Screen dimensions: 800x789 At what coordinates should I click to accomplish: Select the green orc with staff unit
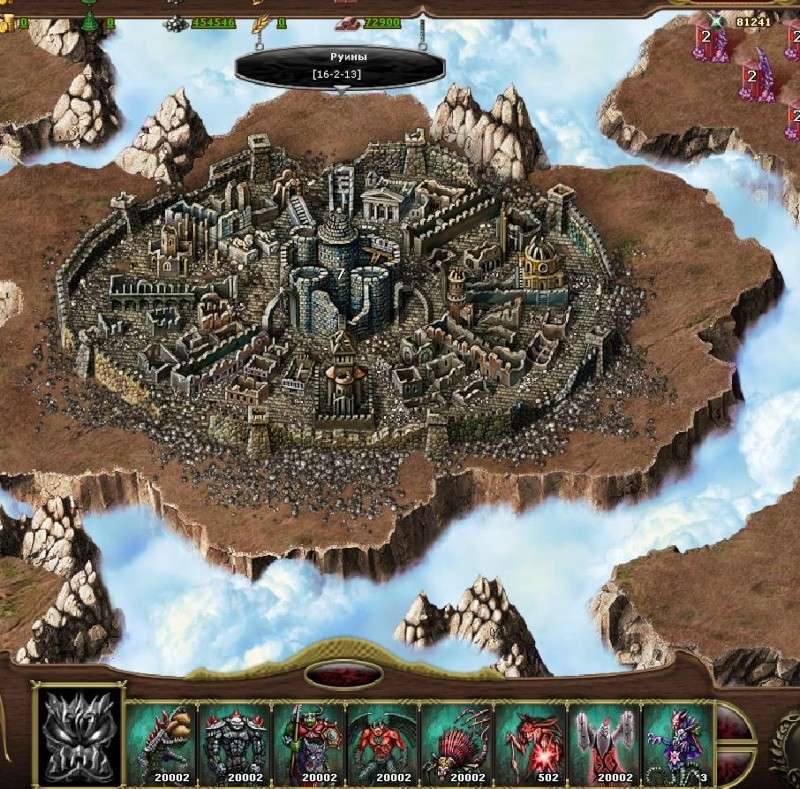pyautogui.click(x=309, y=743)
